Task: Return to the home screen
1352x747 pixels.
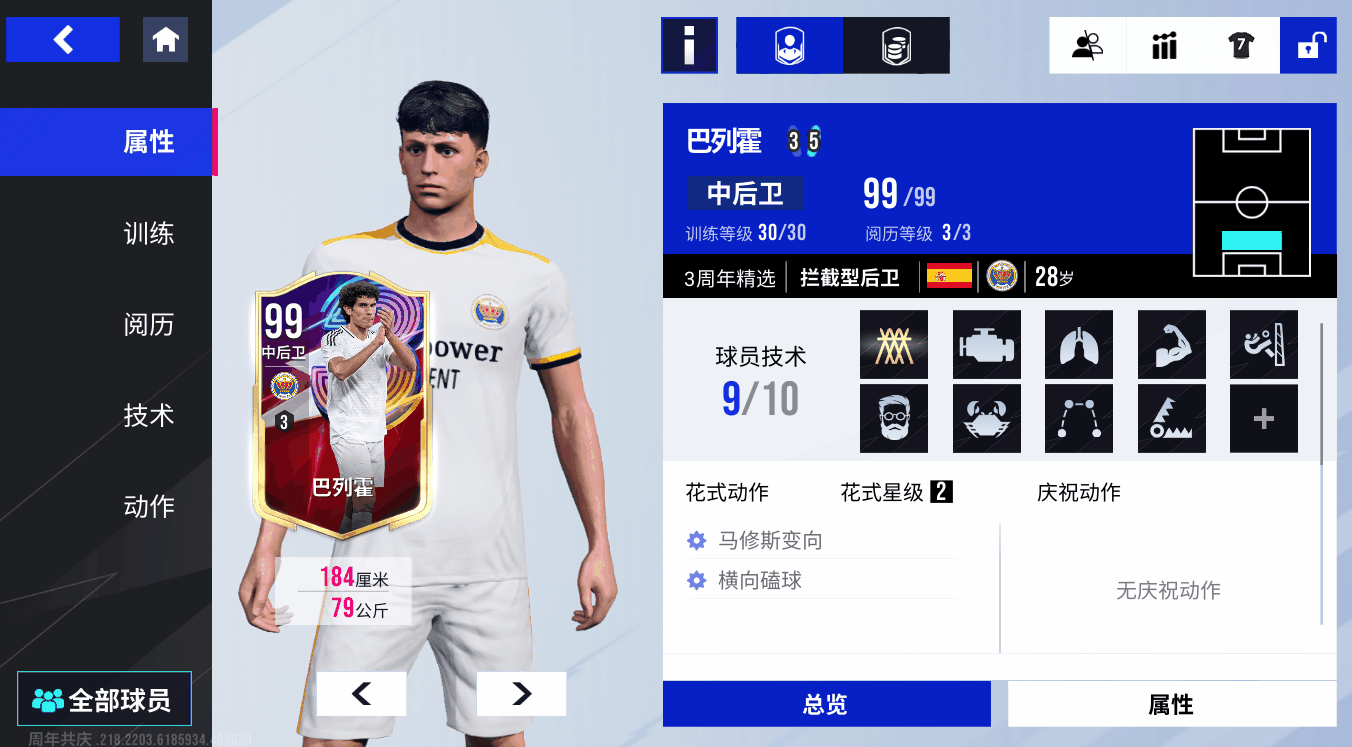Action: click(165, 40)
